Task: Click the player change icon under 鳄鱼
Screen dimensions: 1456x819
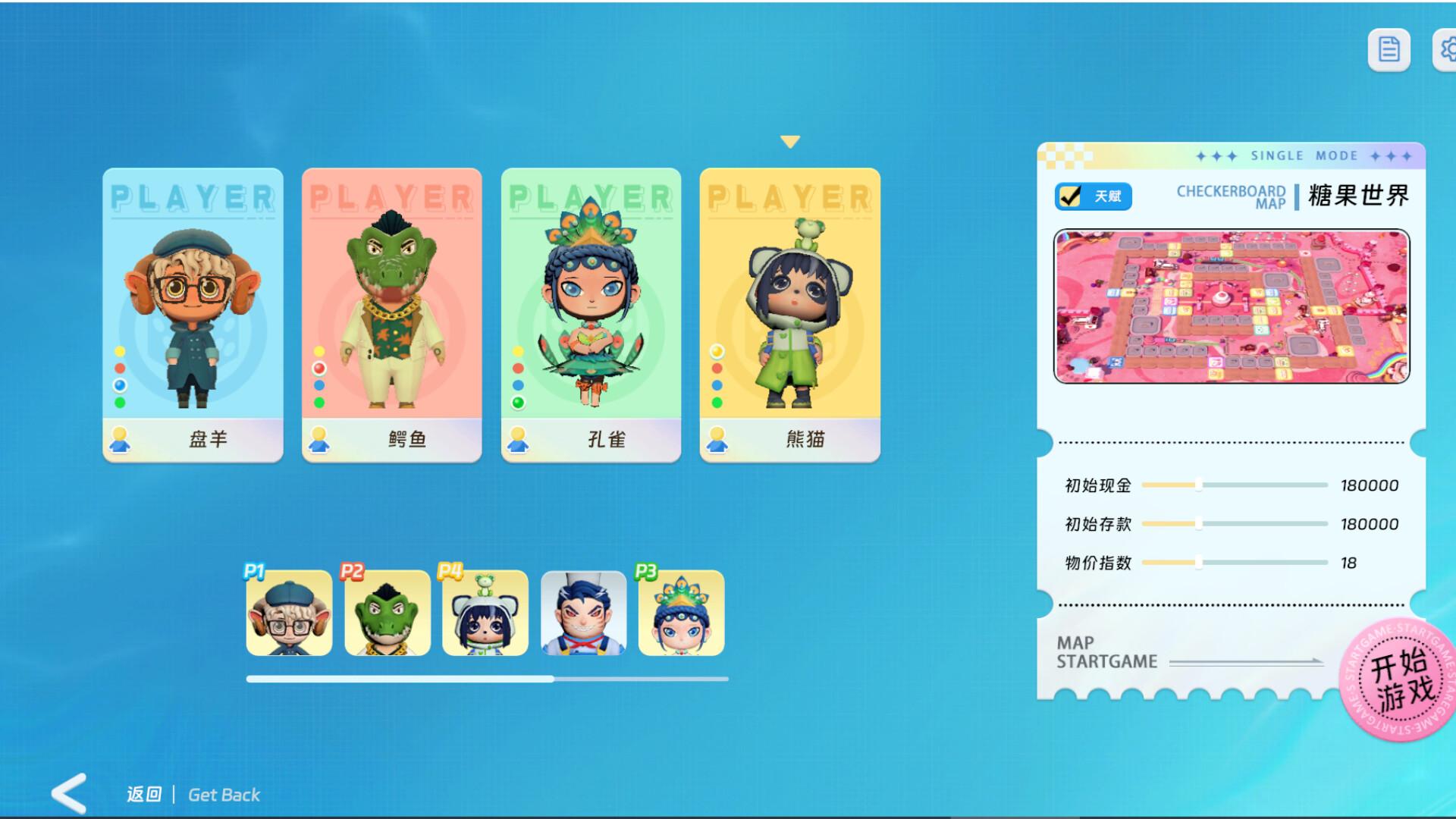Action: coord(319,438)
